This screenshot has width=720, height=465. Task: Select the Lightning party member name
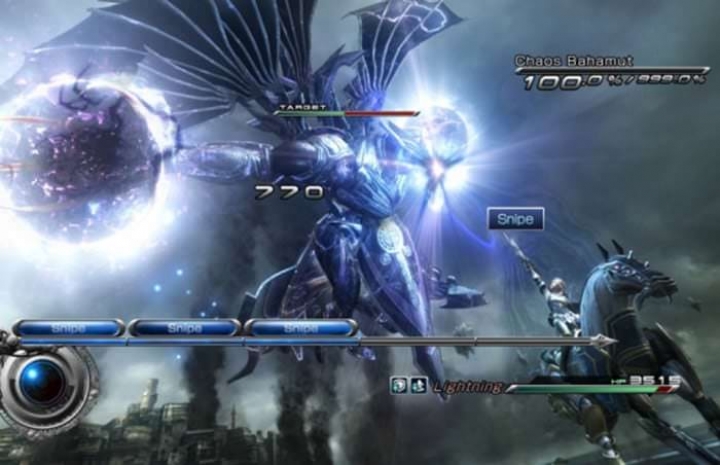coord(467,386)
